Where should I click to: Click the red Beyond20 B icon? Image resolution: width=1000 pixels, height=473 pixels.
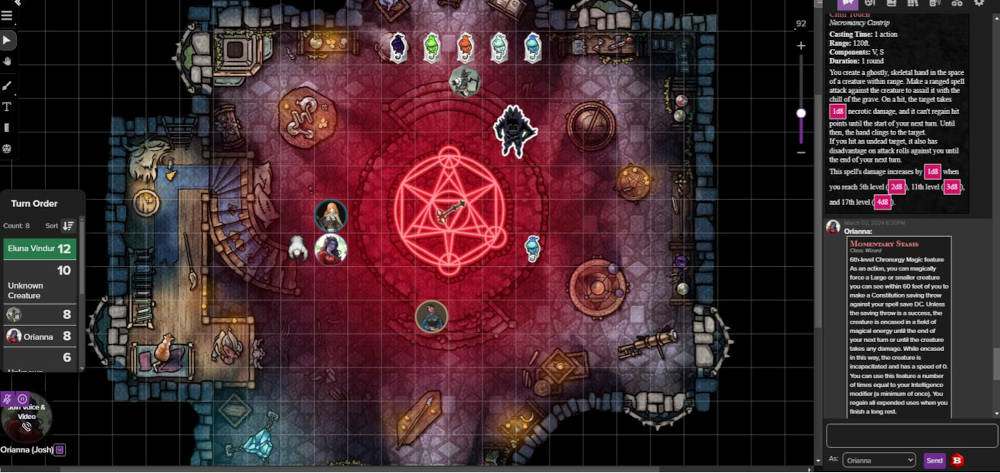point(958,460)
